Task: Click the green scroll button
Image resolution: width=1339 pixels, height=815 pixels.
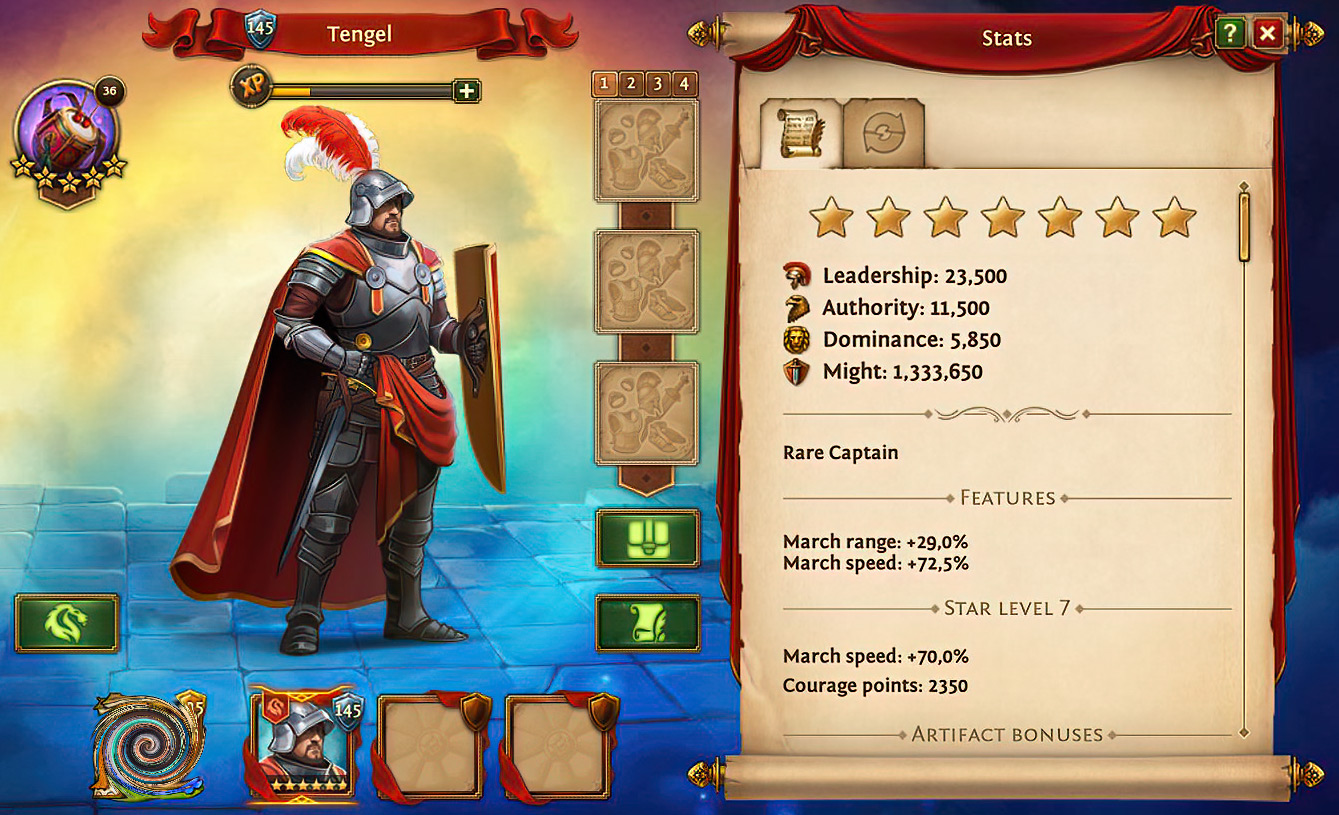Action: 647,624
